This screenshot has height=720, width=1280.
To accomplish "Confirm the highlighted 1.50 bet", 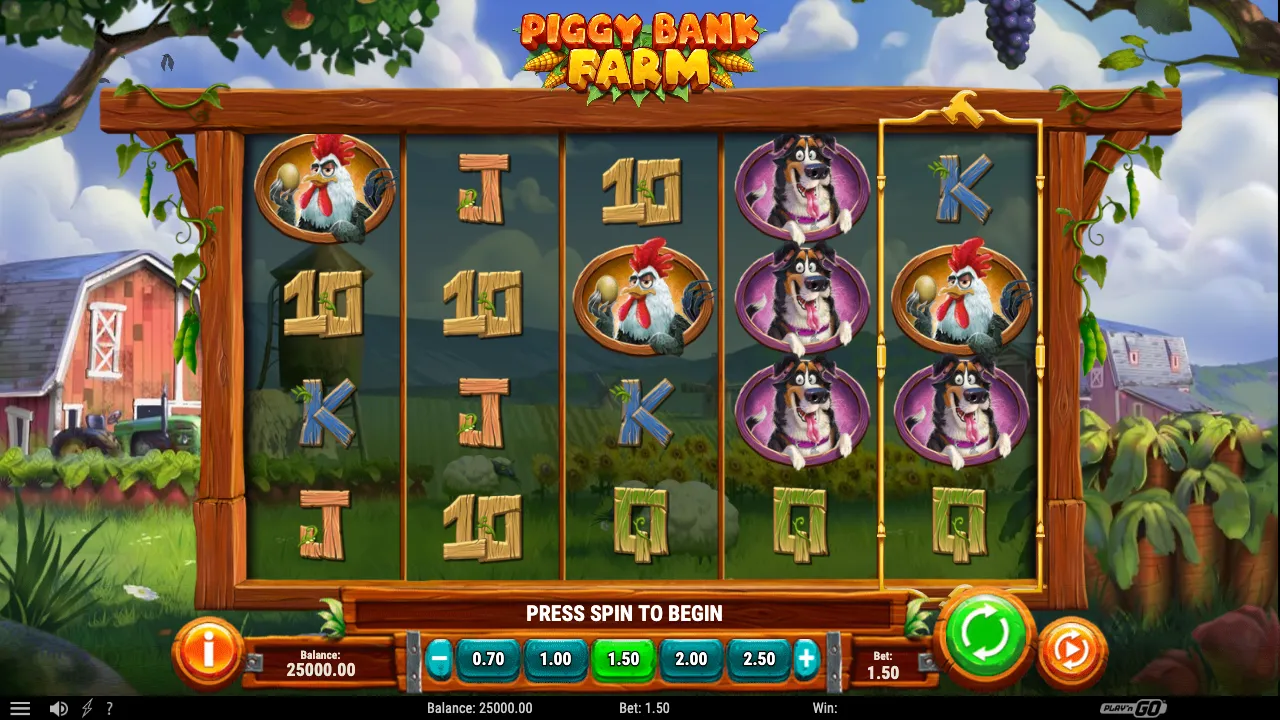I will [623, 659].
